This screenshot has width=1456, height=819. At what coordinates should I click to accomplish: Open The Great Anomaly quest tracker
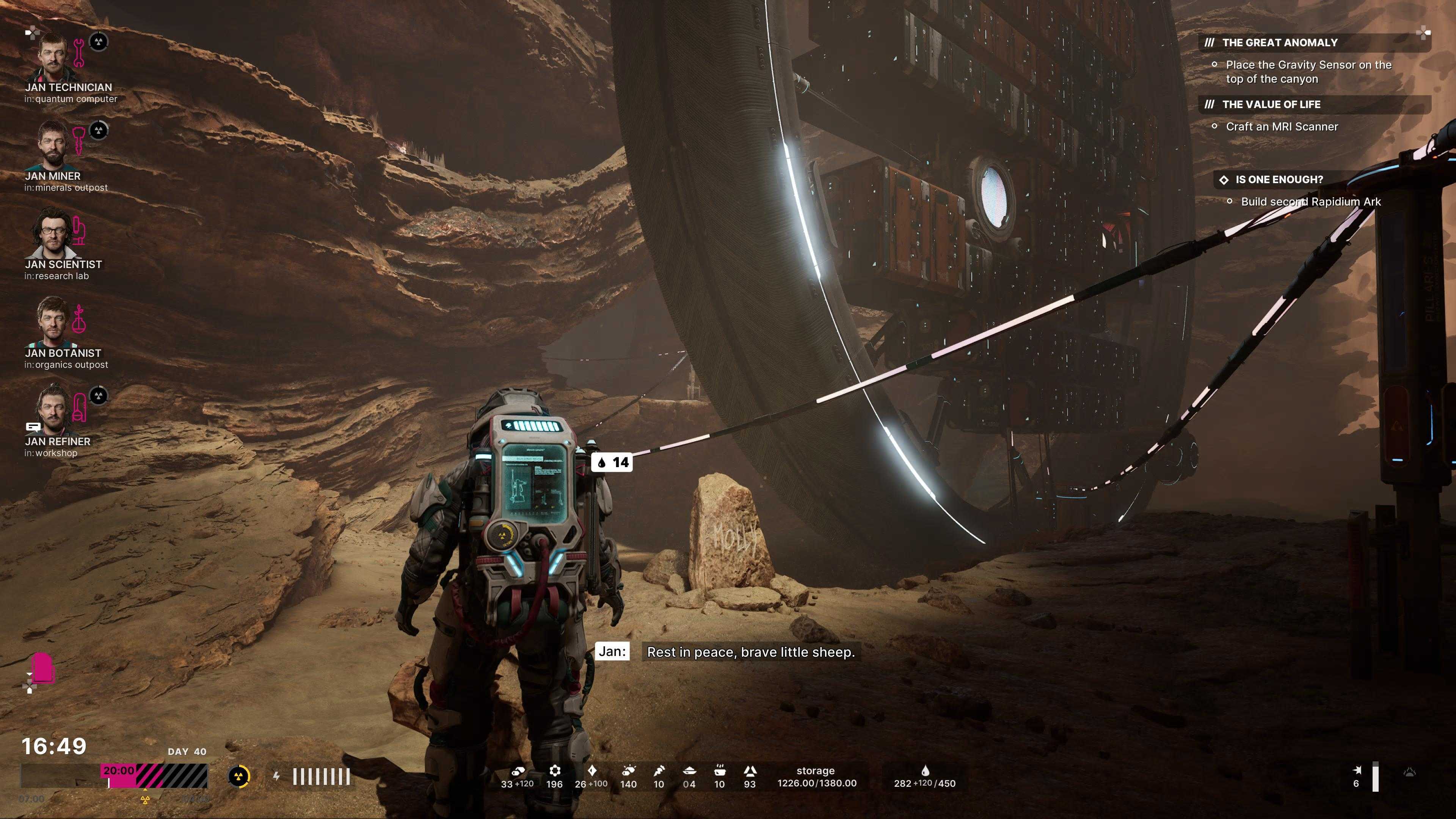(1279, 43)
